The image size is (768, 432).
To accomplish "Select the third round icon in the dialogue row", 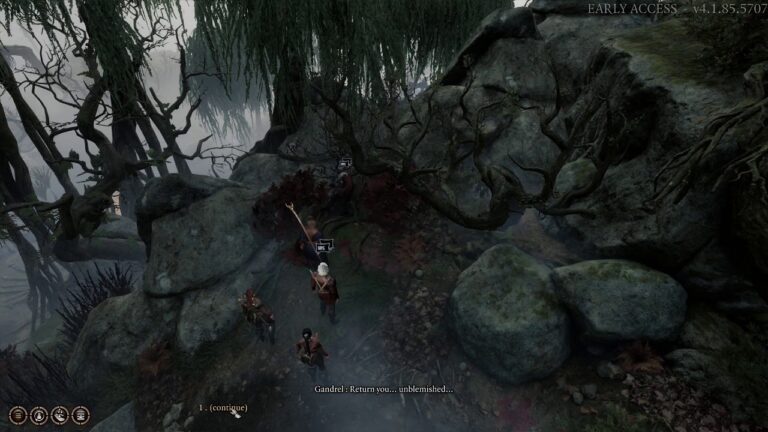I will pos(60,415).
